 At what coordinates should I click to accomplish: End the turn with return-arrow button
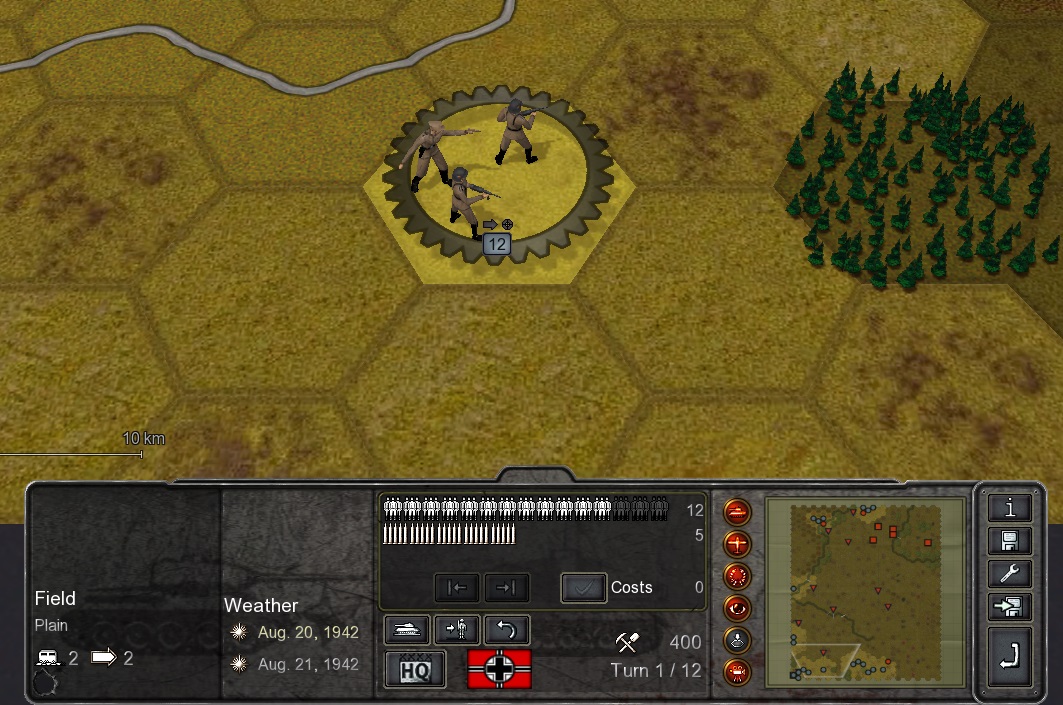(x=1010, y=655)
